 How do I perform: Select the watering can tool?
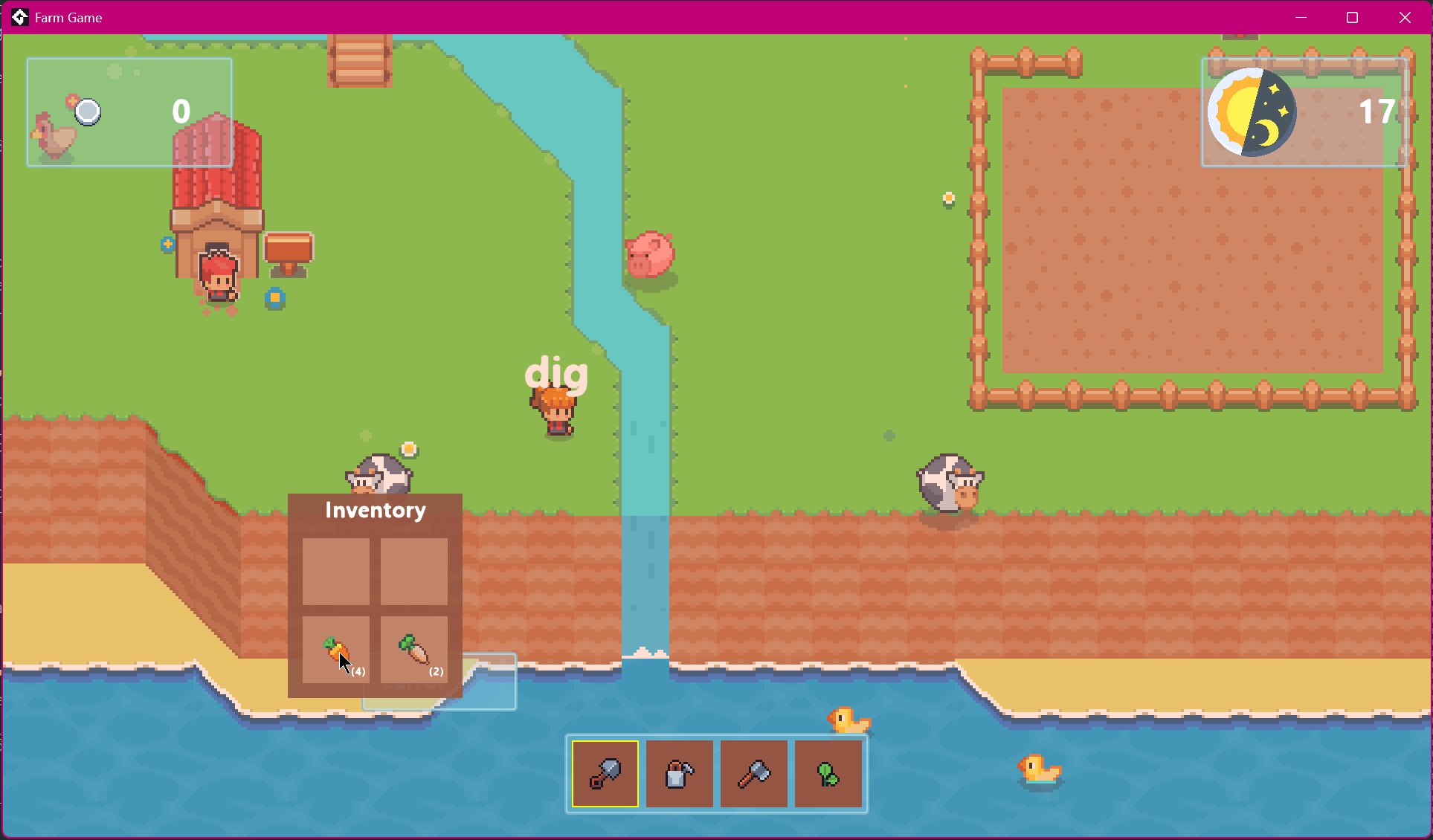click(679, 774)
